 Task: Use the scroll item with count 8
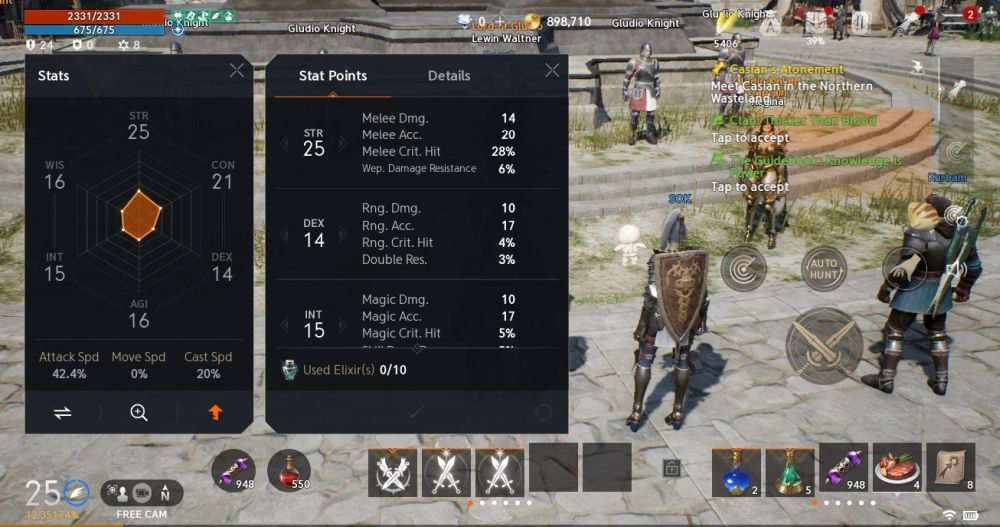pyautogui.click(x=950, y=469)
